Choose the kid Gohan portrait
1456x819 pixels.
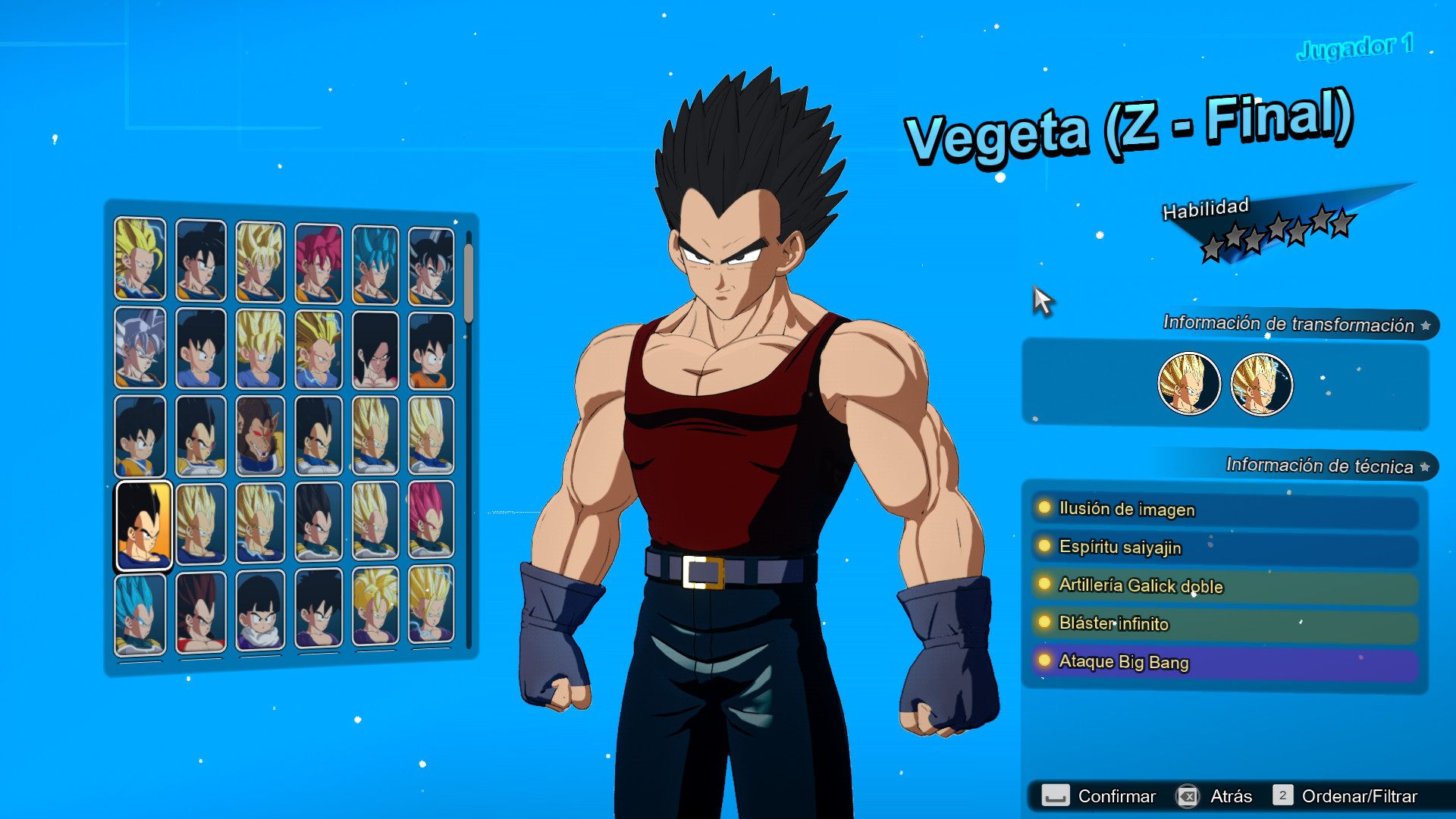(259, 610)
